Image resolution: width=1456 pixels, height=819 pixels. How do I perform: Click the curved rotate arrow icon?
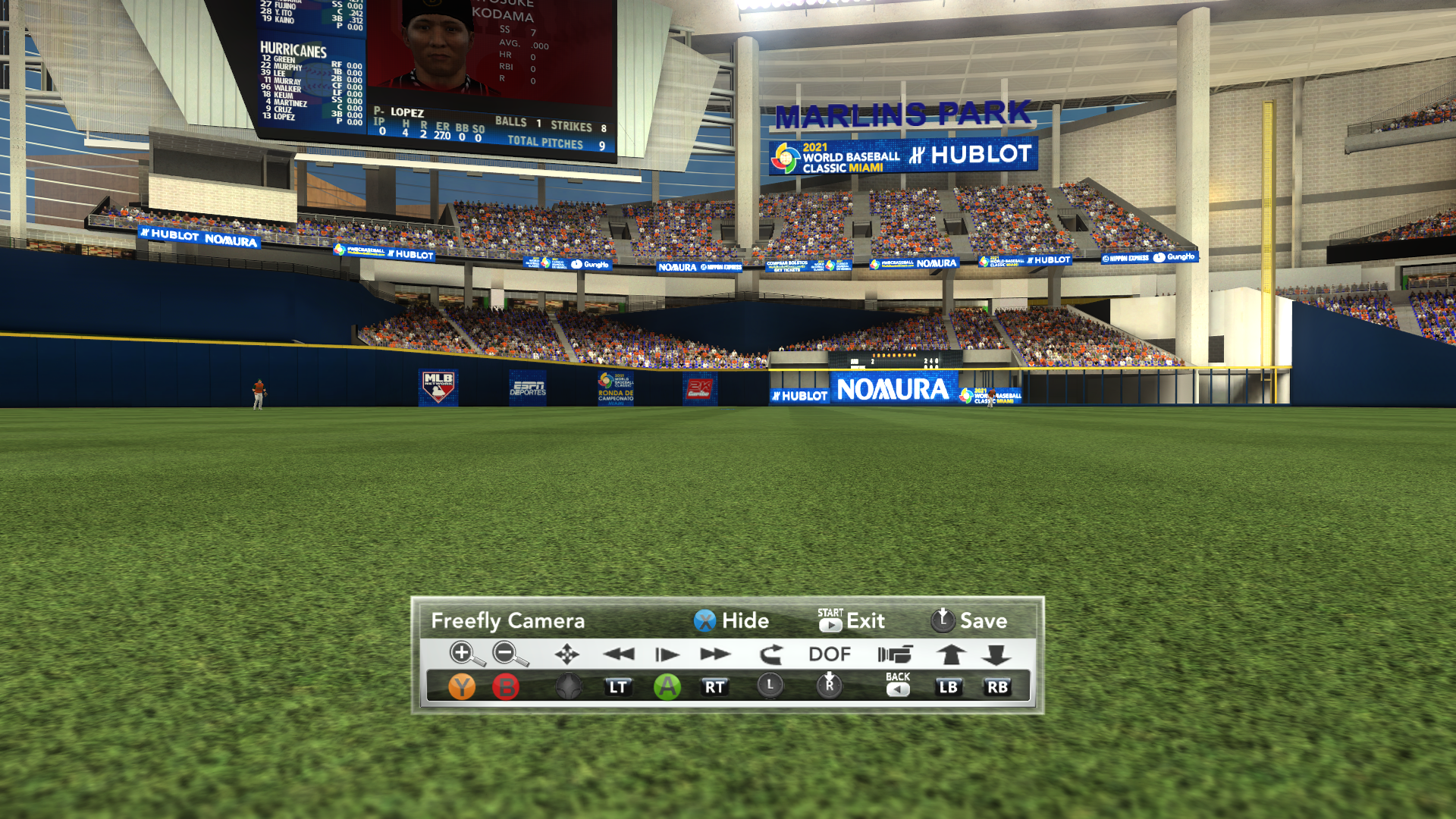click(x=770, y=654)
